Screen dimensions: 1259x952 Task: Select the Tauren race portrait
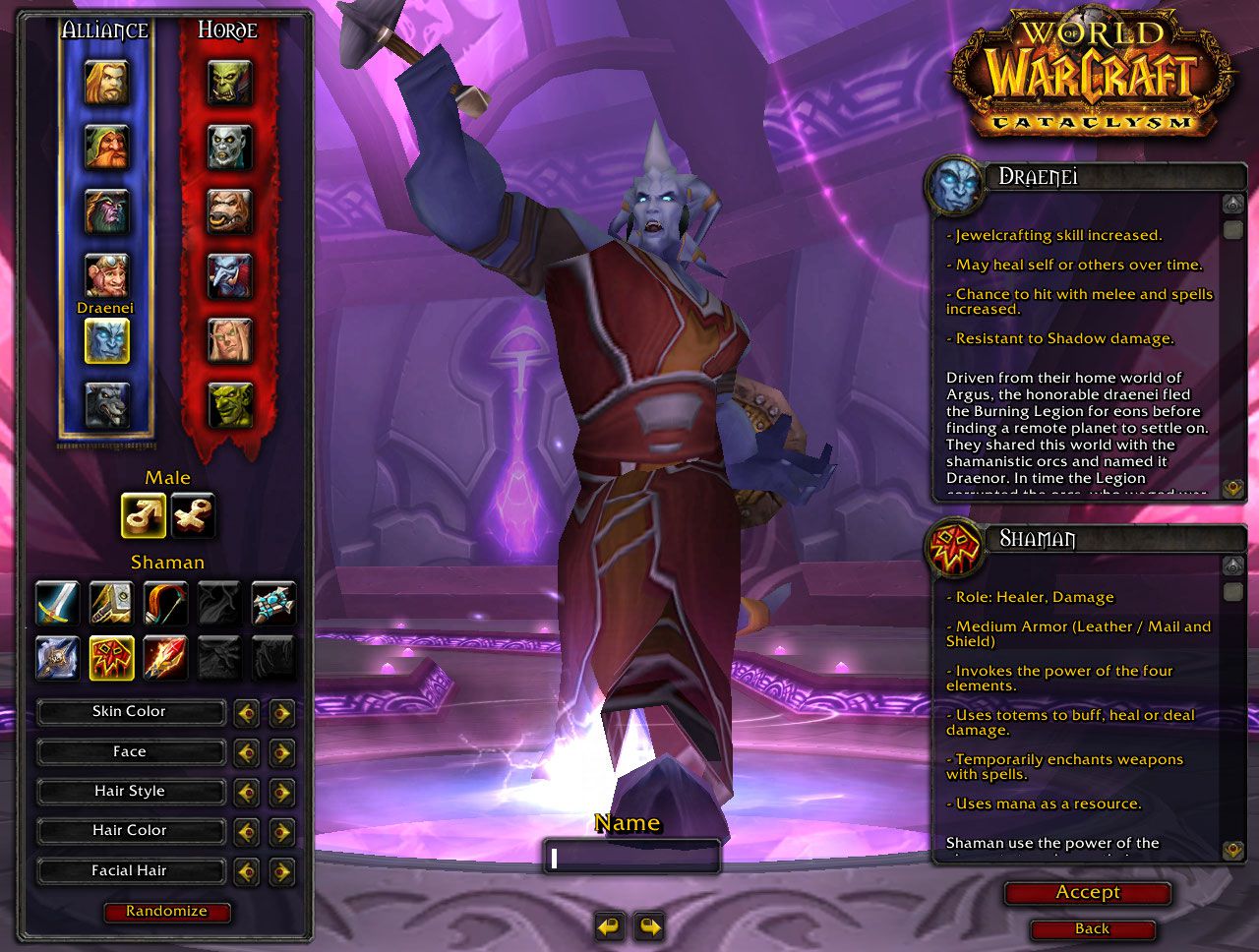coord(229,211)
